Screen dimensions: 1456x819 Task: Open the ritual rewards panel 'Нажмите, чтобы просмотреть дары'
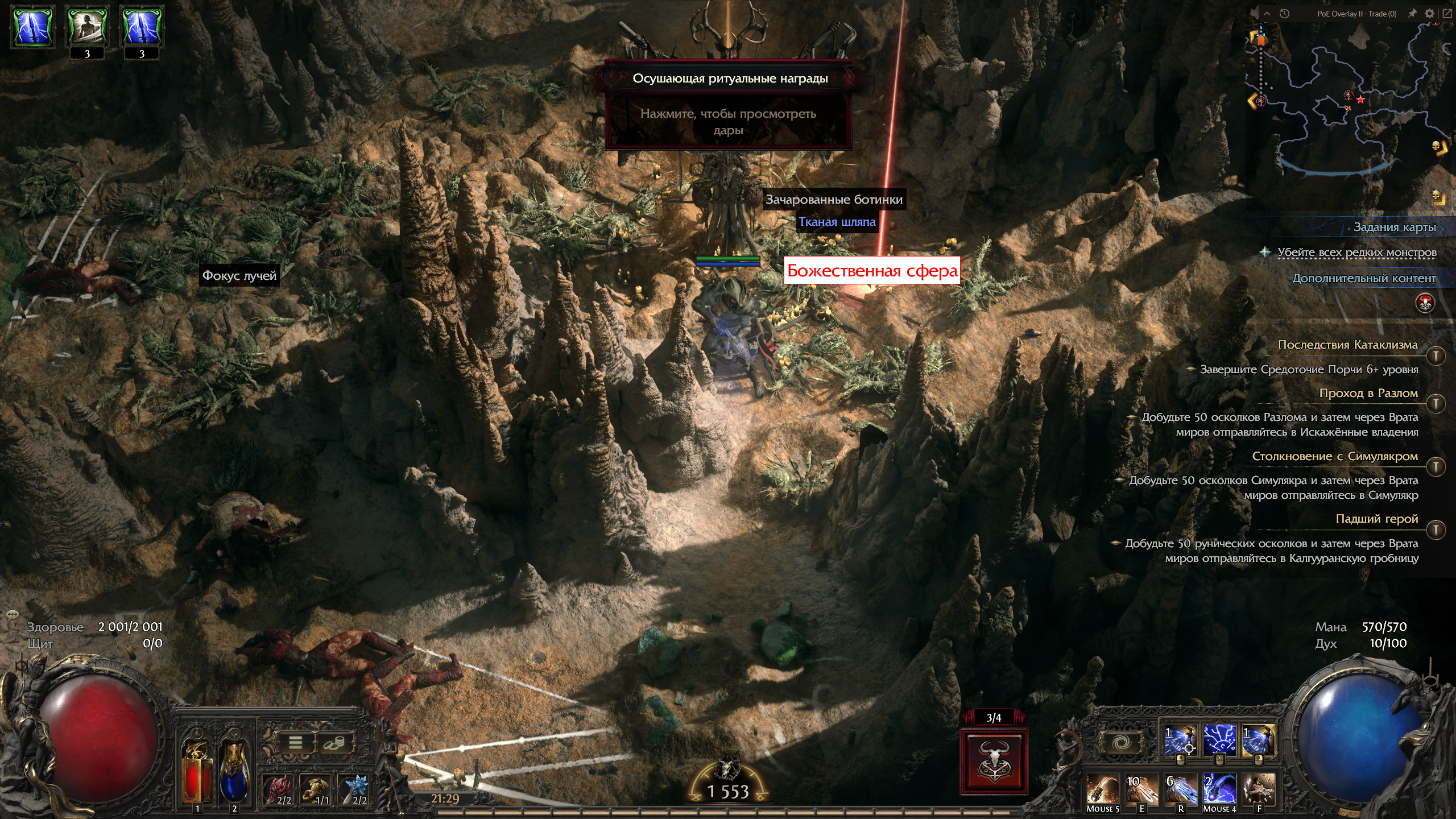point(728,121)
